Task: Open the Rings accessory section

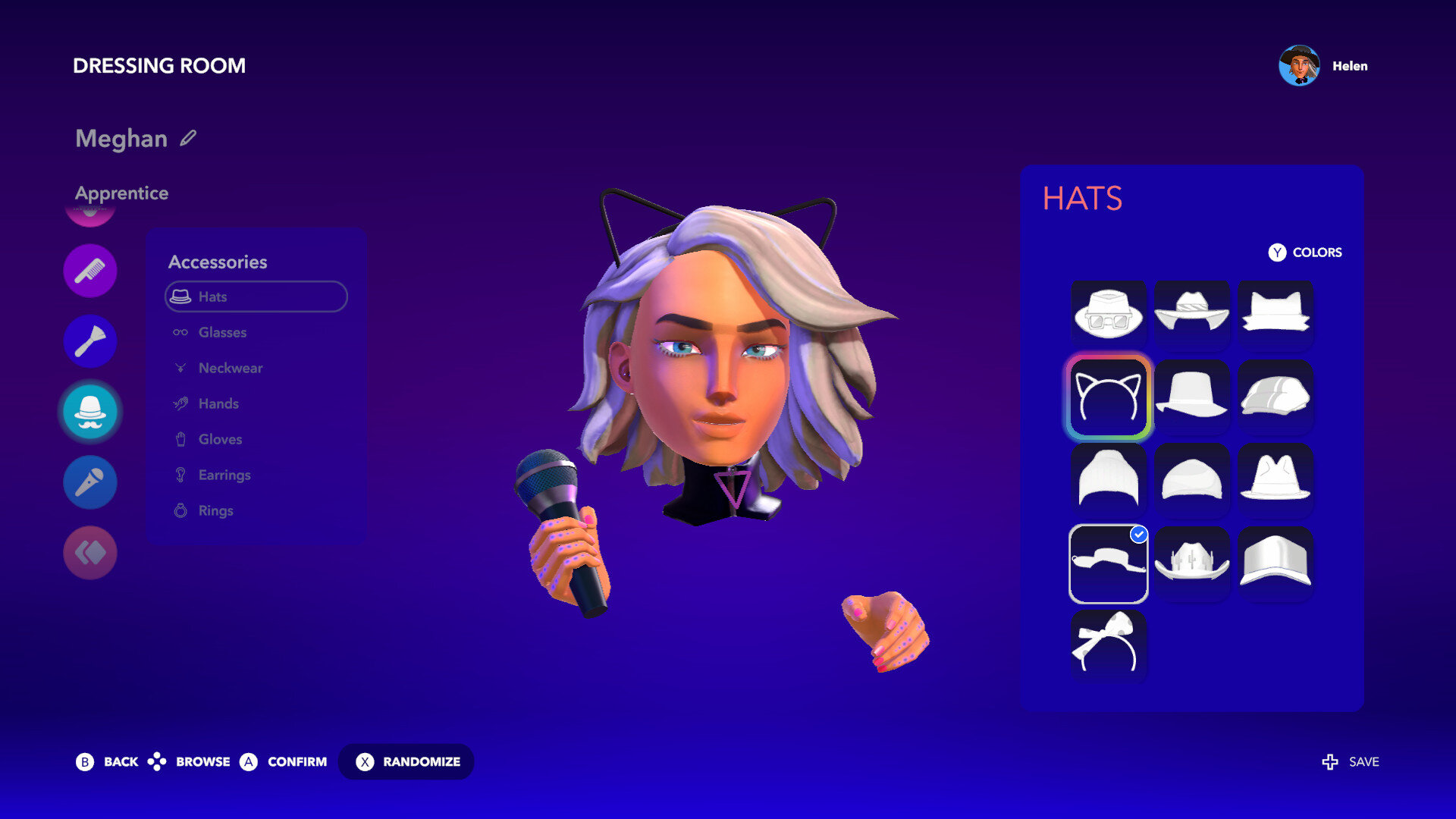Action: [215, 510]
